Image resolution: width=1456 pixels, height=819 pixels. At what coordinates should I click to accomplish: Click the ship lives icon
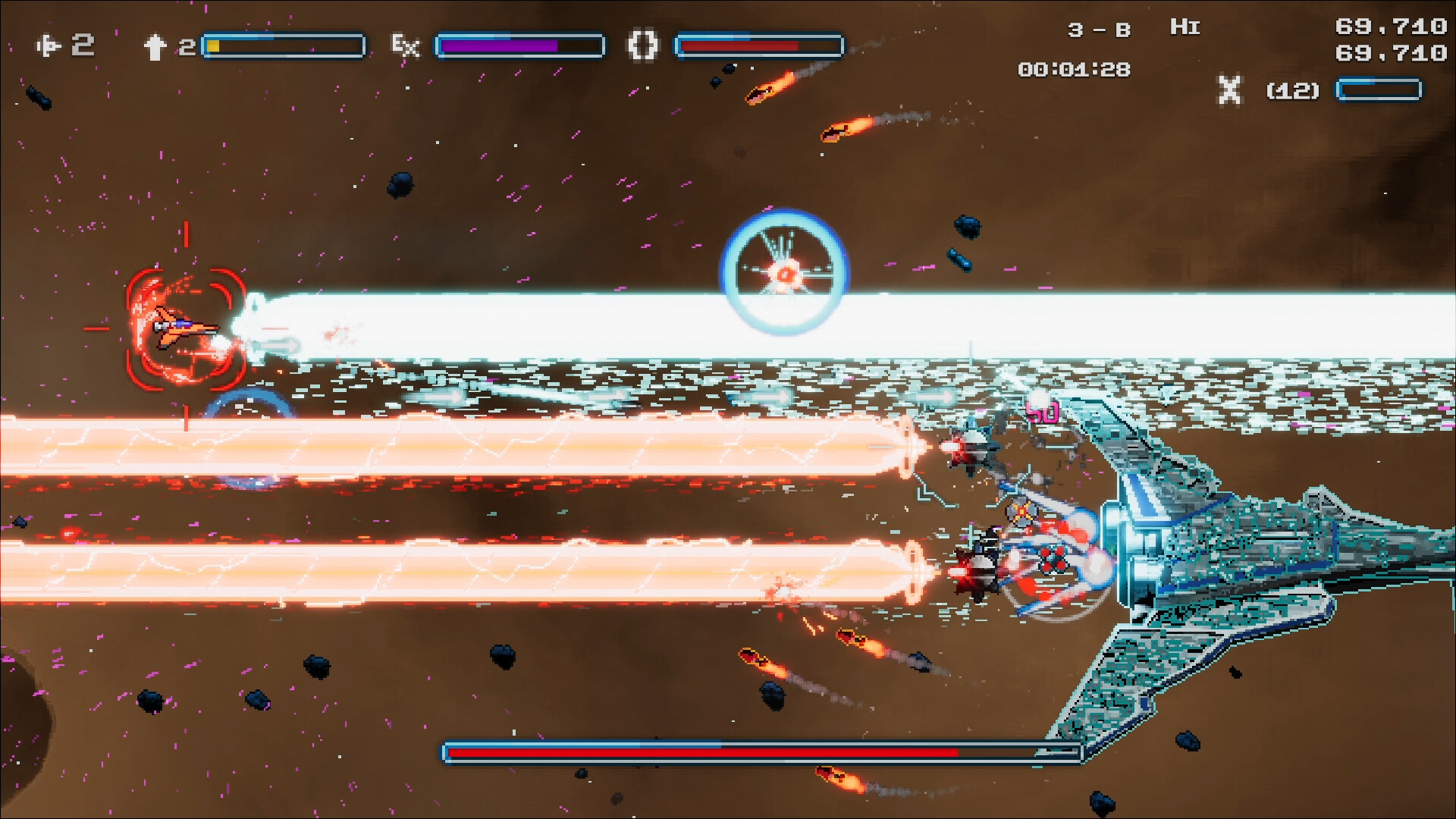pyautogui.click(x=49, y=46)
